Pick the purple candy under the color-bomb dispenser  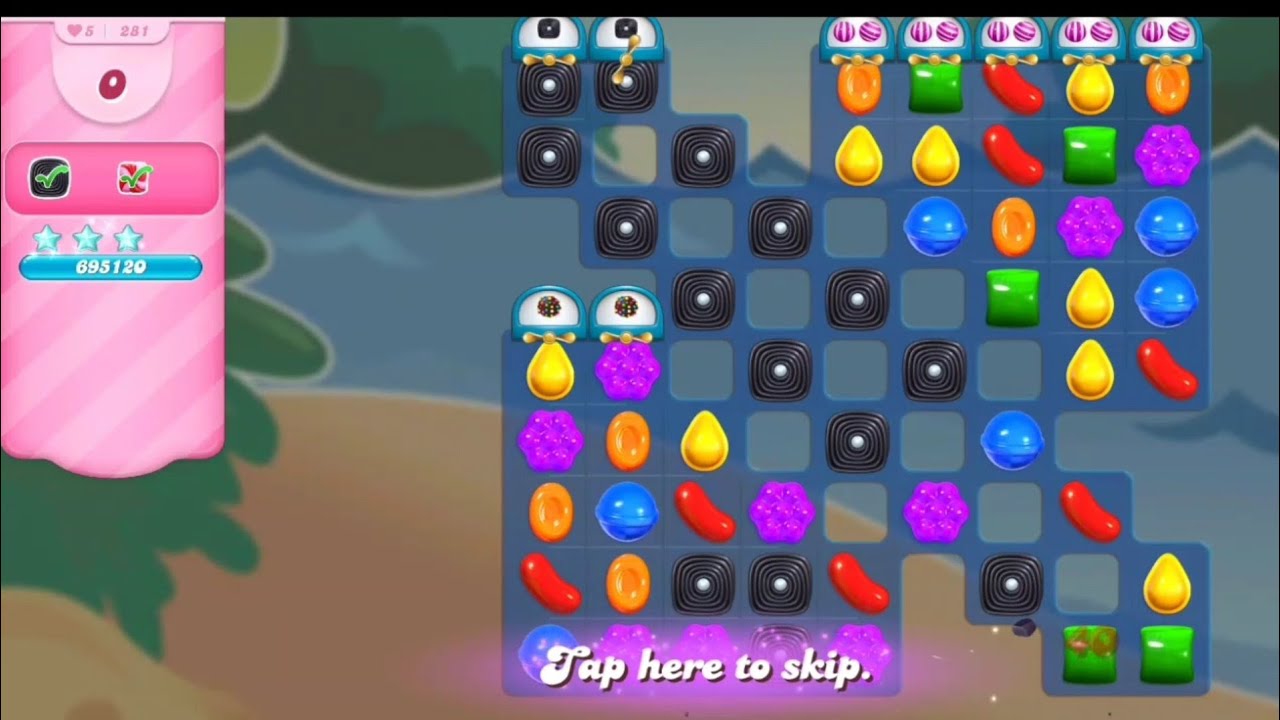(x=627, y=369)
